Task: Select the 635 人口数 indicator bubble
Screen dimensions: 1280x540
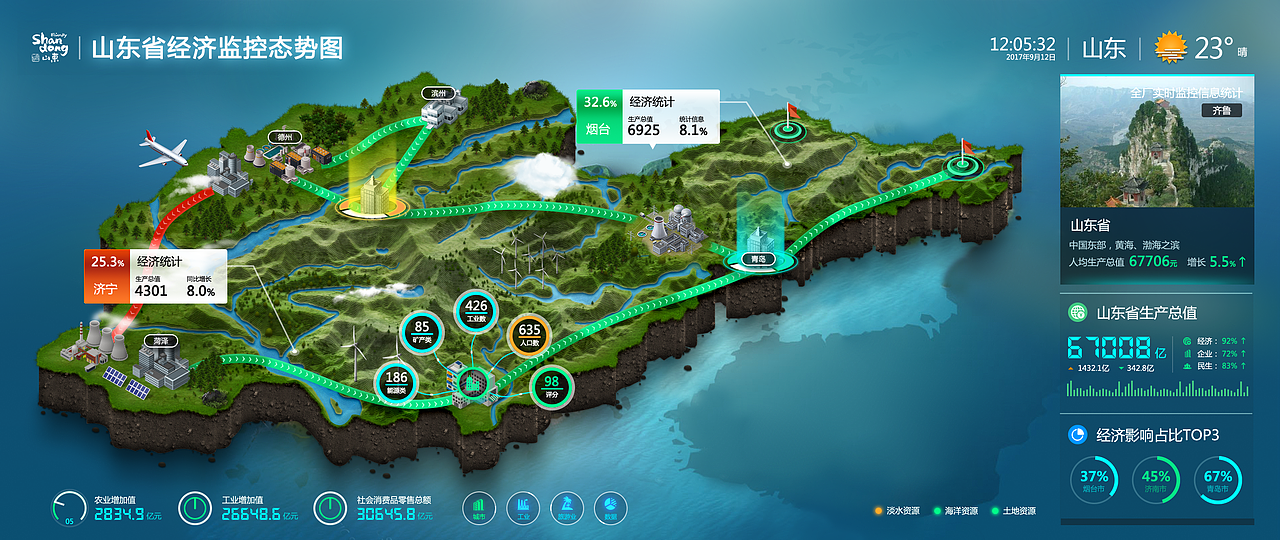Action: [x=529, y=335]
